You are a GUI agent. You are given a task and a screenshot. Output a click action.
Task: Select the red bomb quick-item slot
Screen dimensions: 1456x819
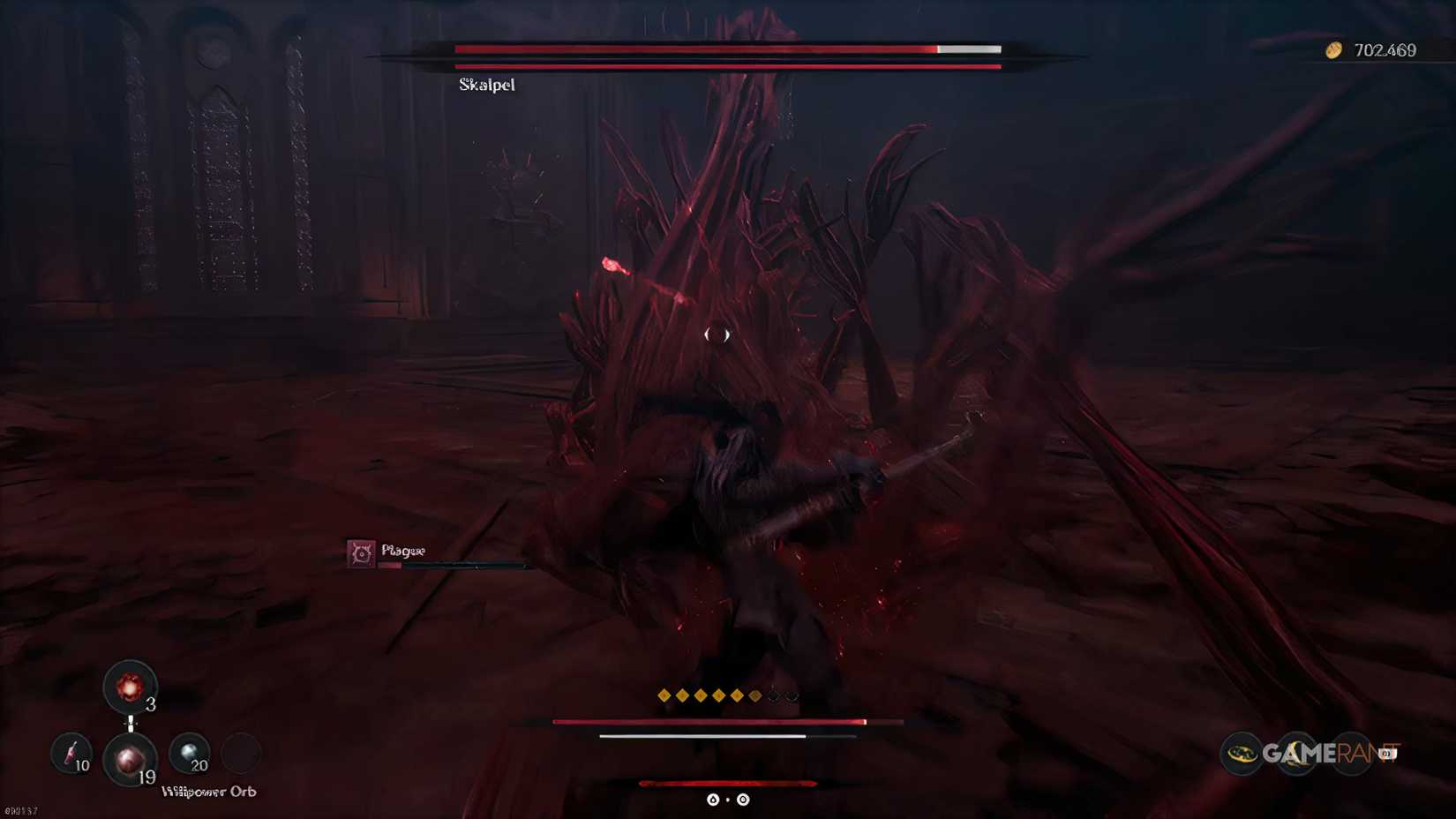pyautogui.click(x=129, y=687)
